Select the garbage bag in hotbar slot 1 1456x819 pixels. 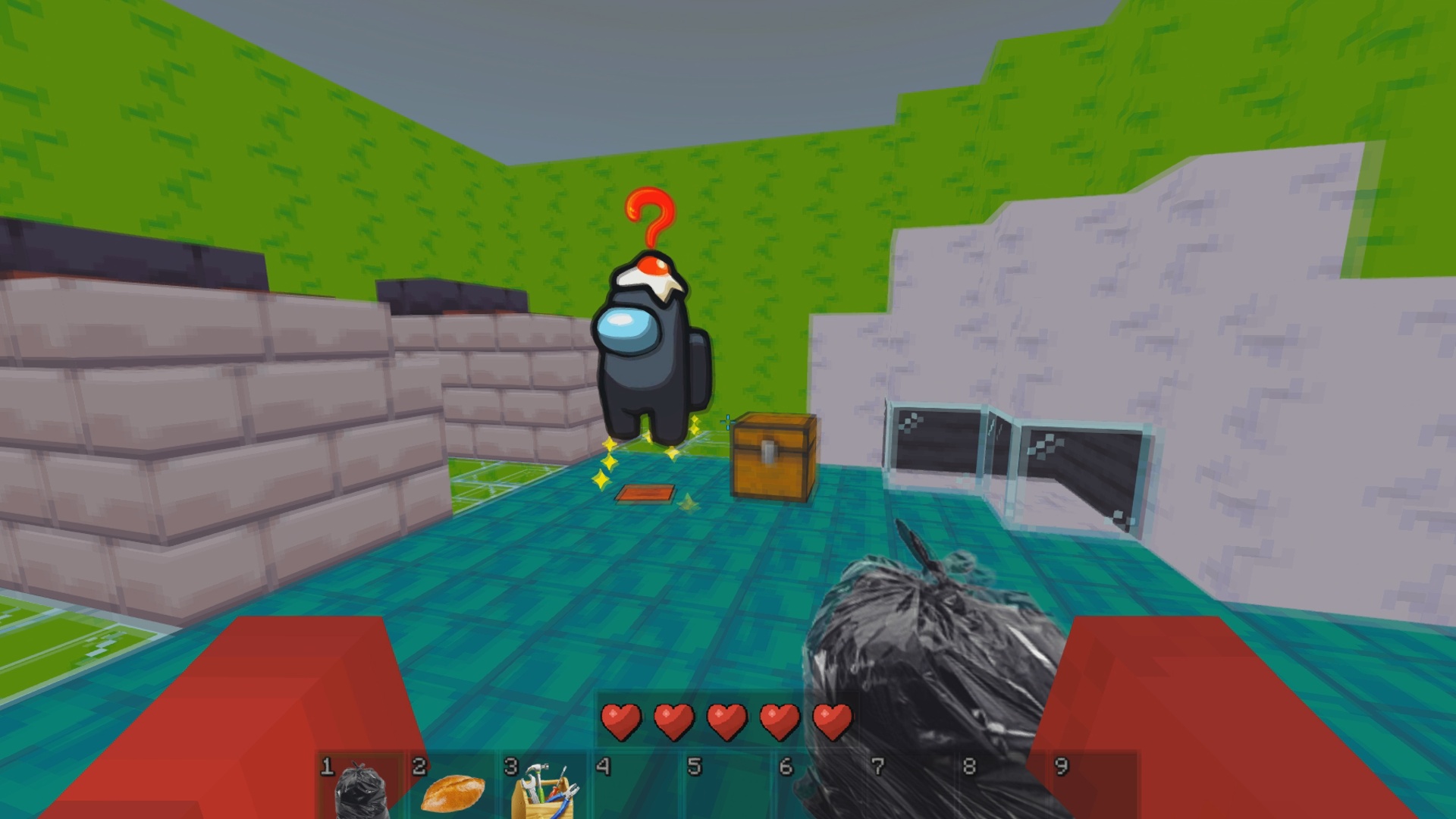click(x=362, y=792)
